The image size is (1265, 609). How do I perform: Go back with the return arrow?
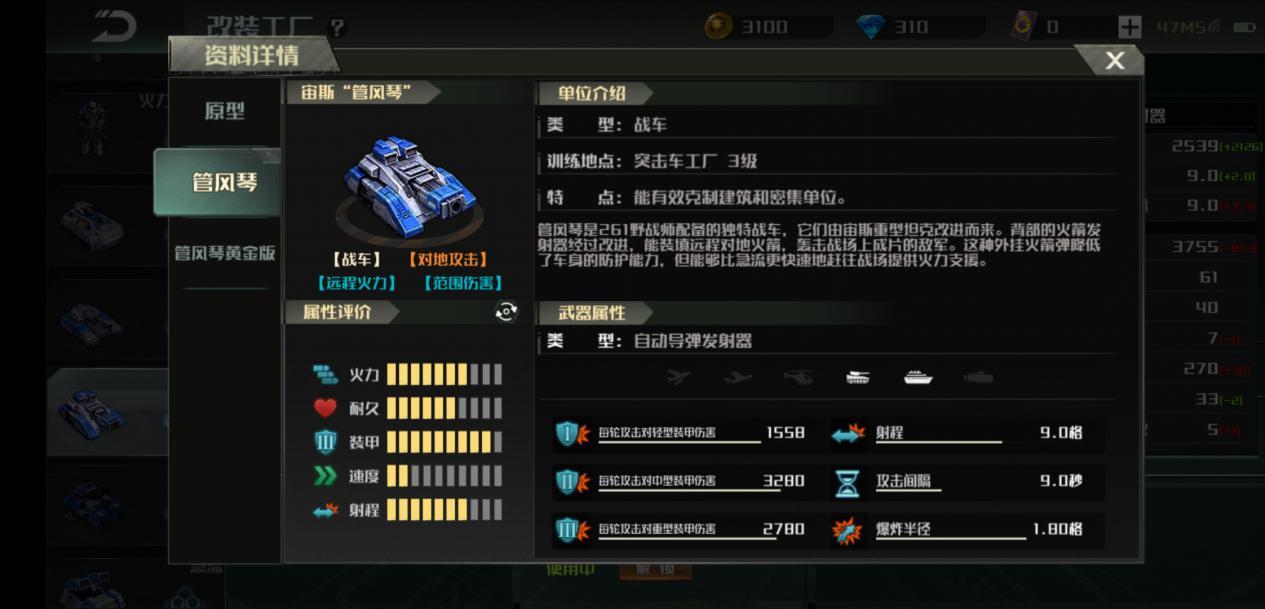click(x=114, y=27)
